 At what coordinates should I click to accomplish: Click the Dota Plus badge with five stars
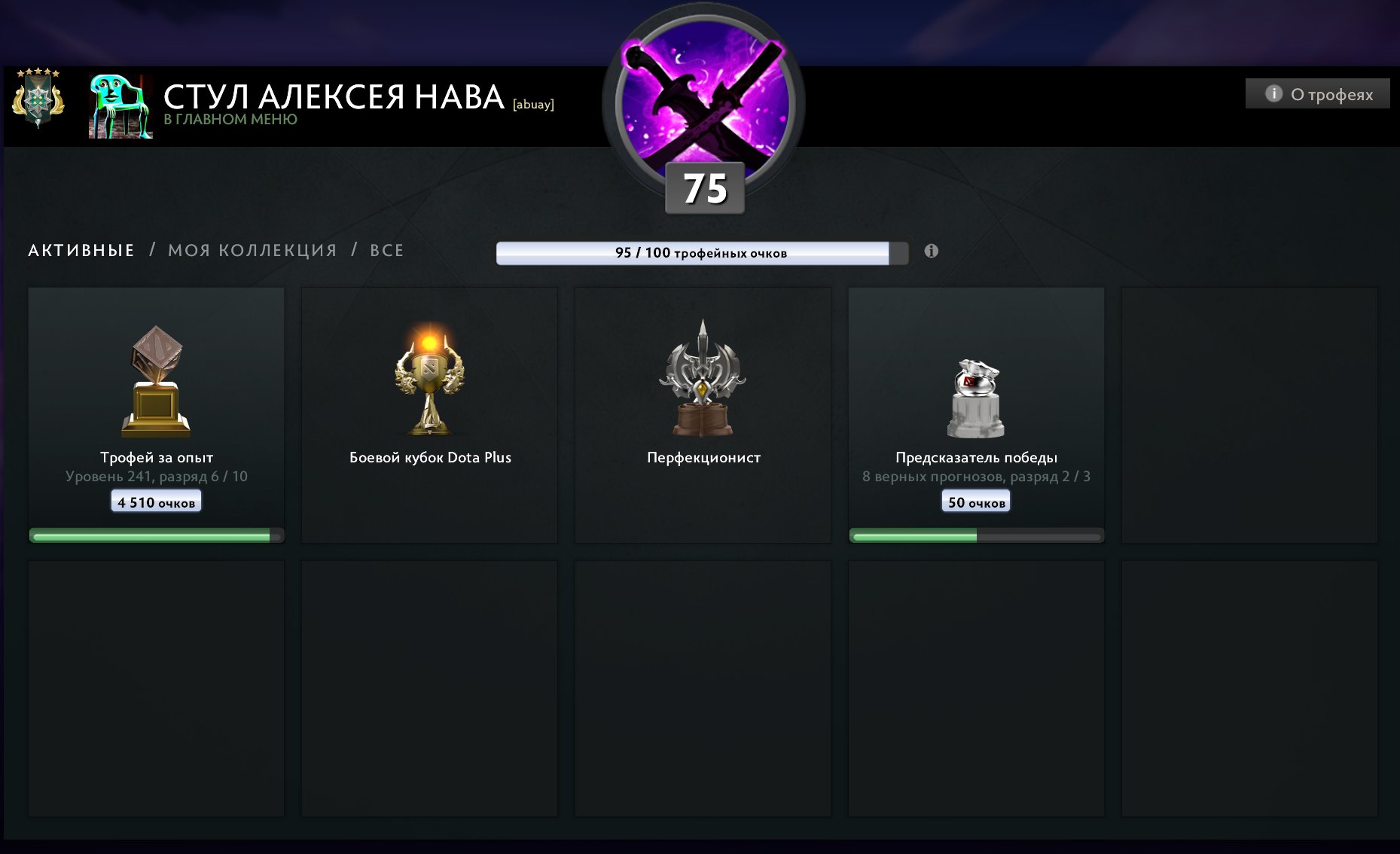[x=38, y=97]
